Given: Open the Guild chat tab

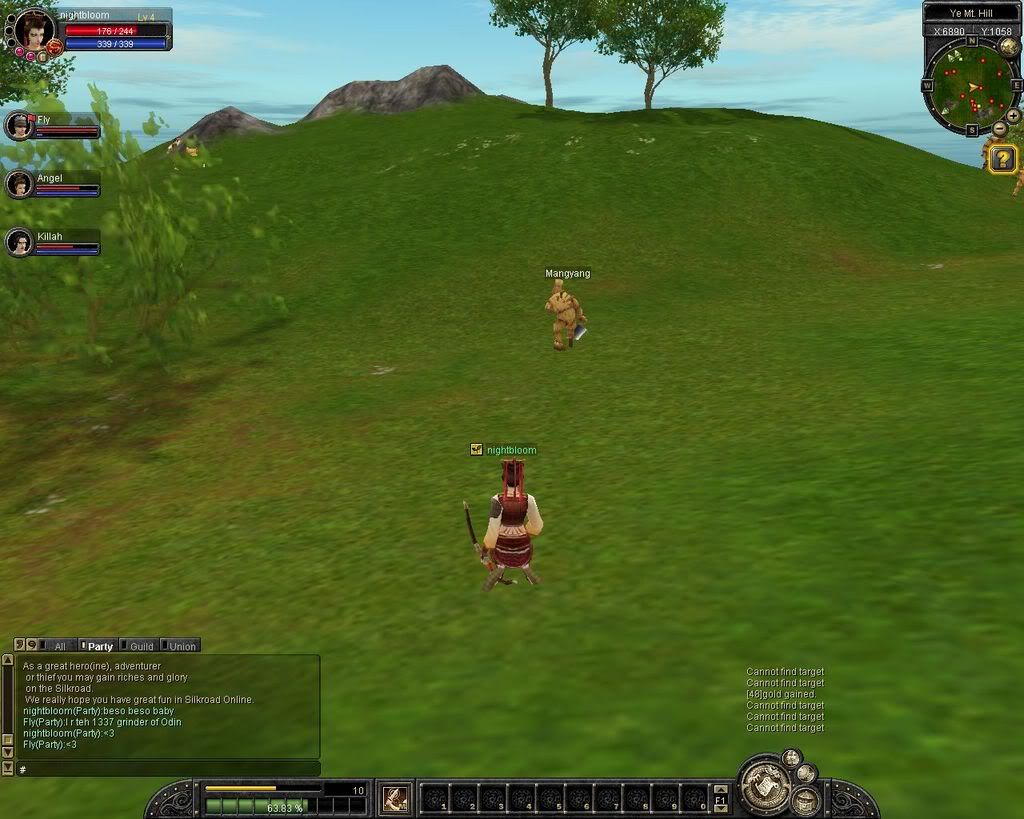Looking at the screenshot, I should pyautogui.click(x=140, y=646).
